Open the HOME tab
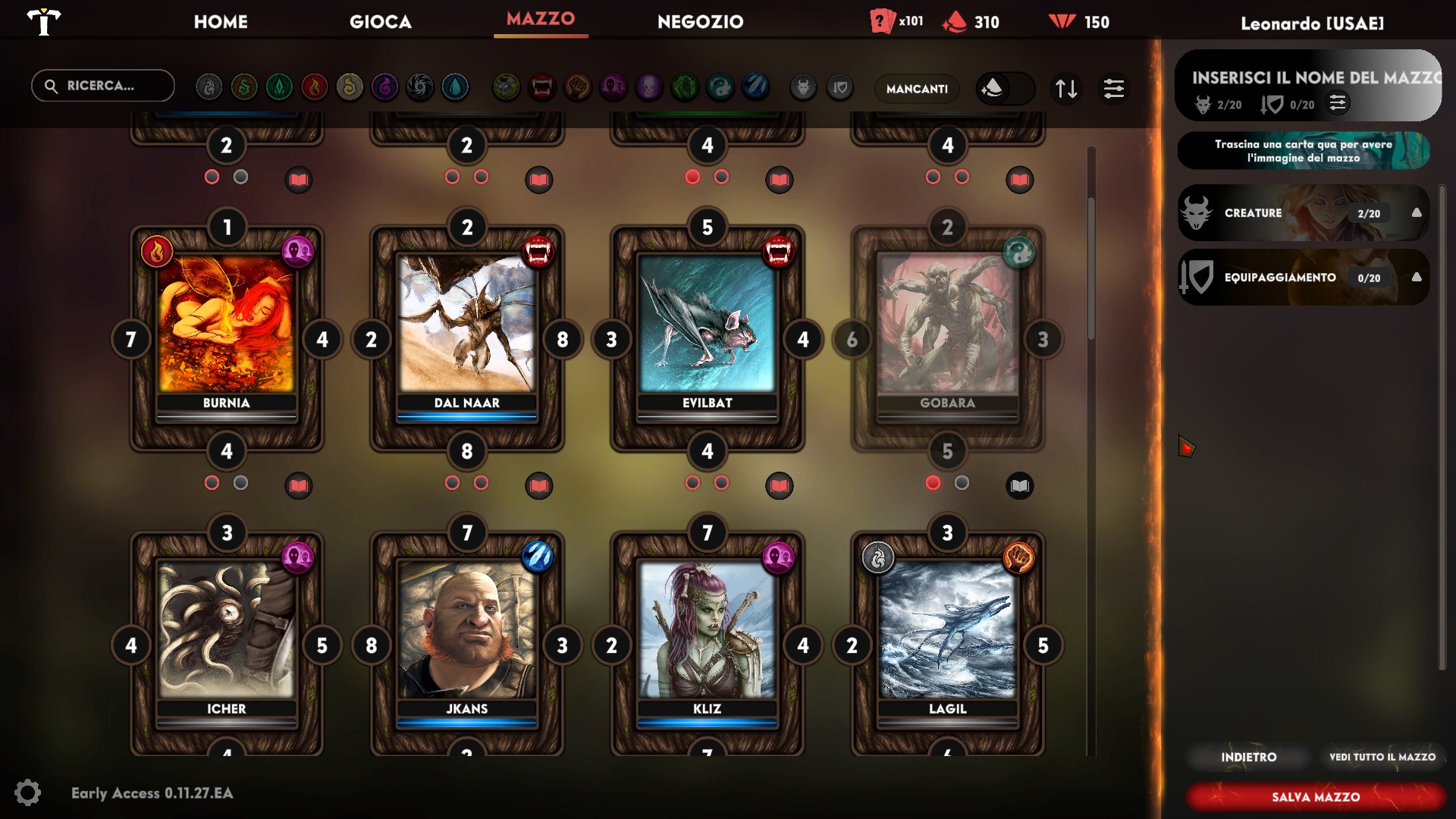 click(x=221, y=22)
